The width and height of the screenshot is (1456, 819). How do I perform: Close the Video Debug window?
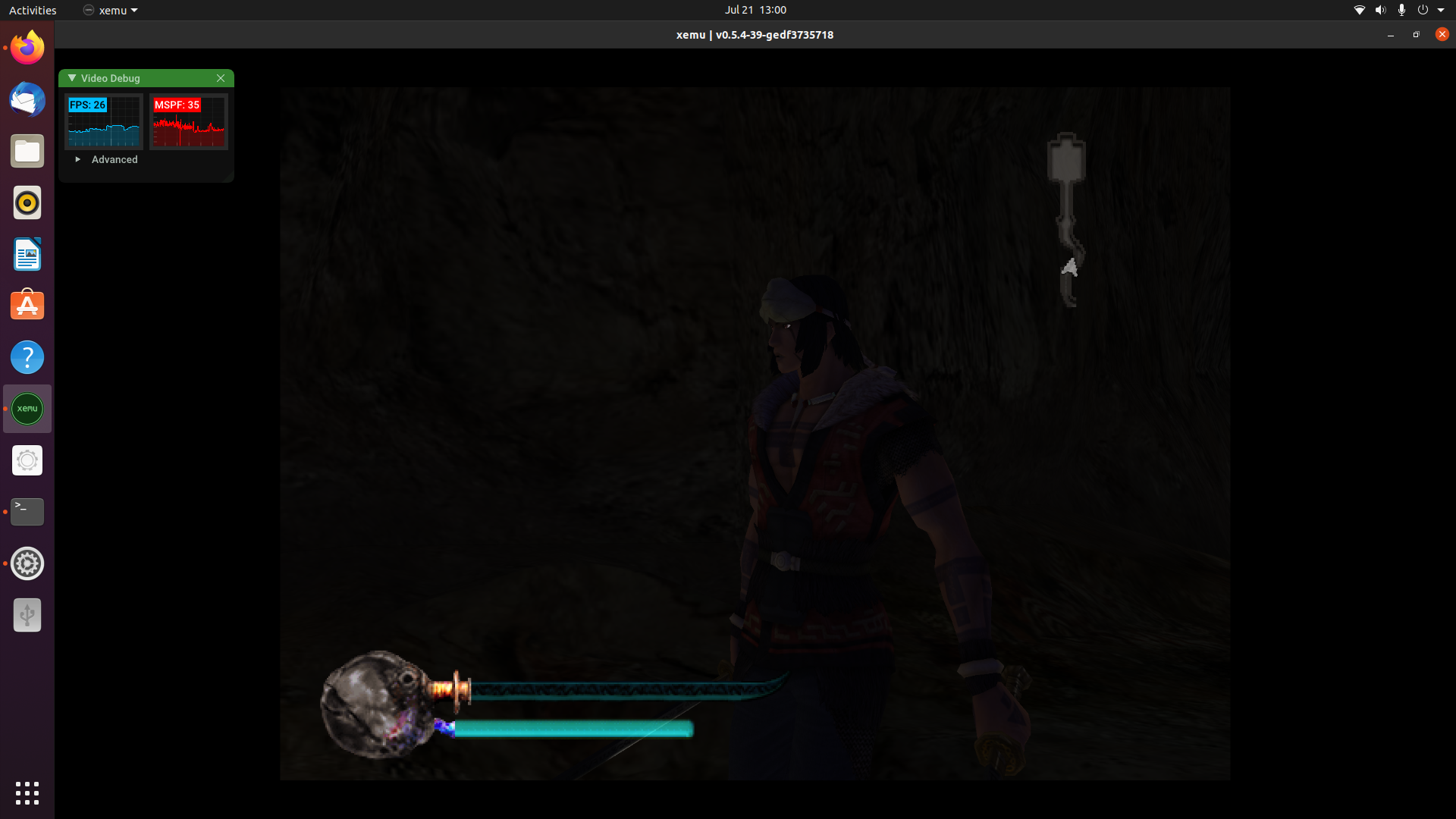tap(220, 77)
